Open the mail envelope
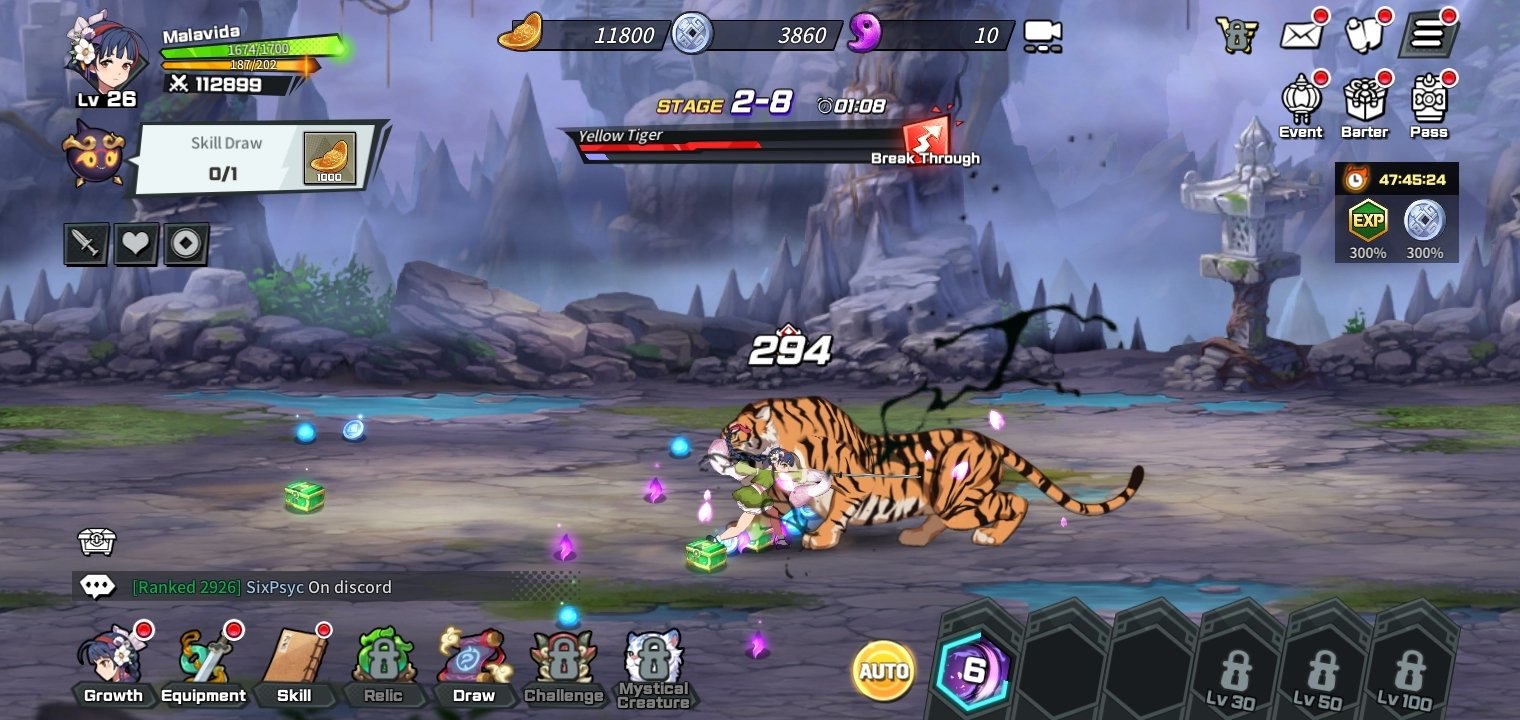 click(x=1302, y=35)
